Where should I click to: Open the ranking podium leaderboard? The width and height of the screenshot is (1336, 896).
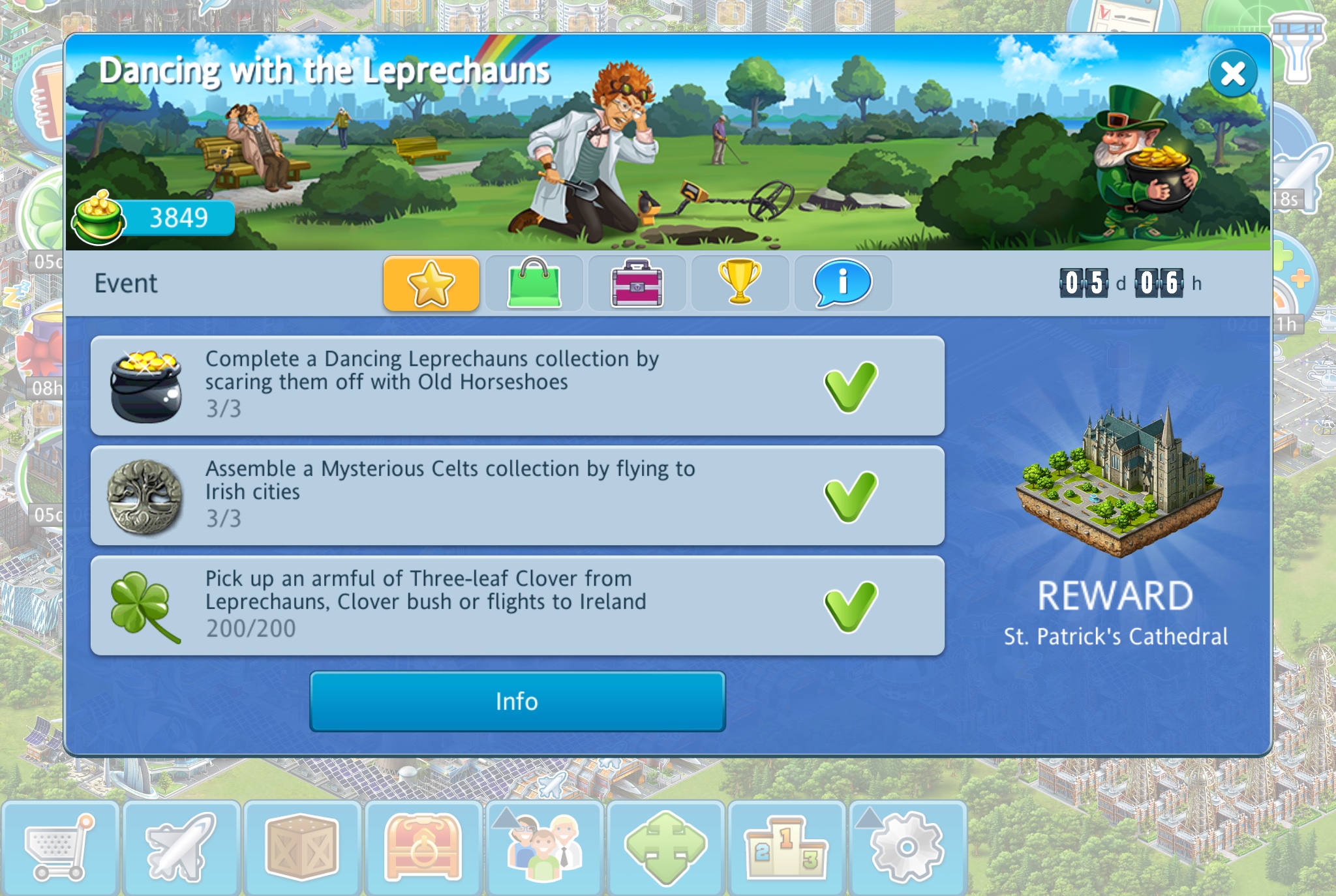coord(786,848)
